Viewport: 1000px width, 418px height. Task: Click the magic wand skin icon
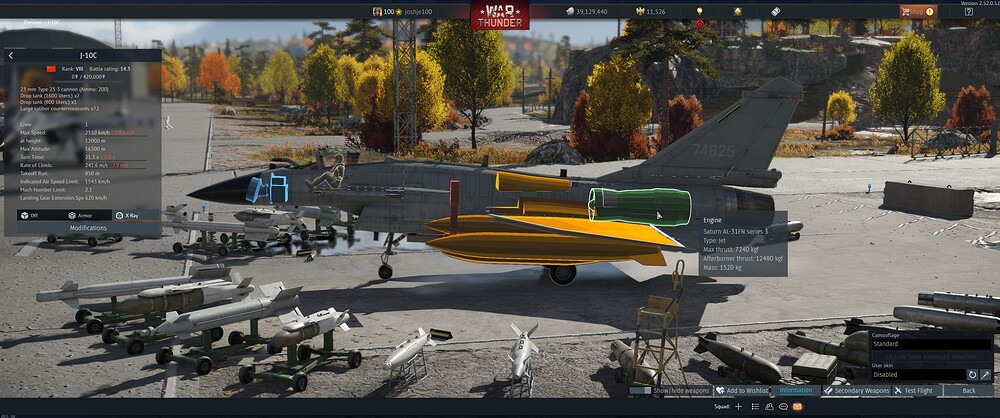pyautogui.click(x=985, y=375)
